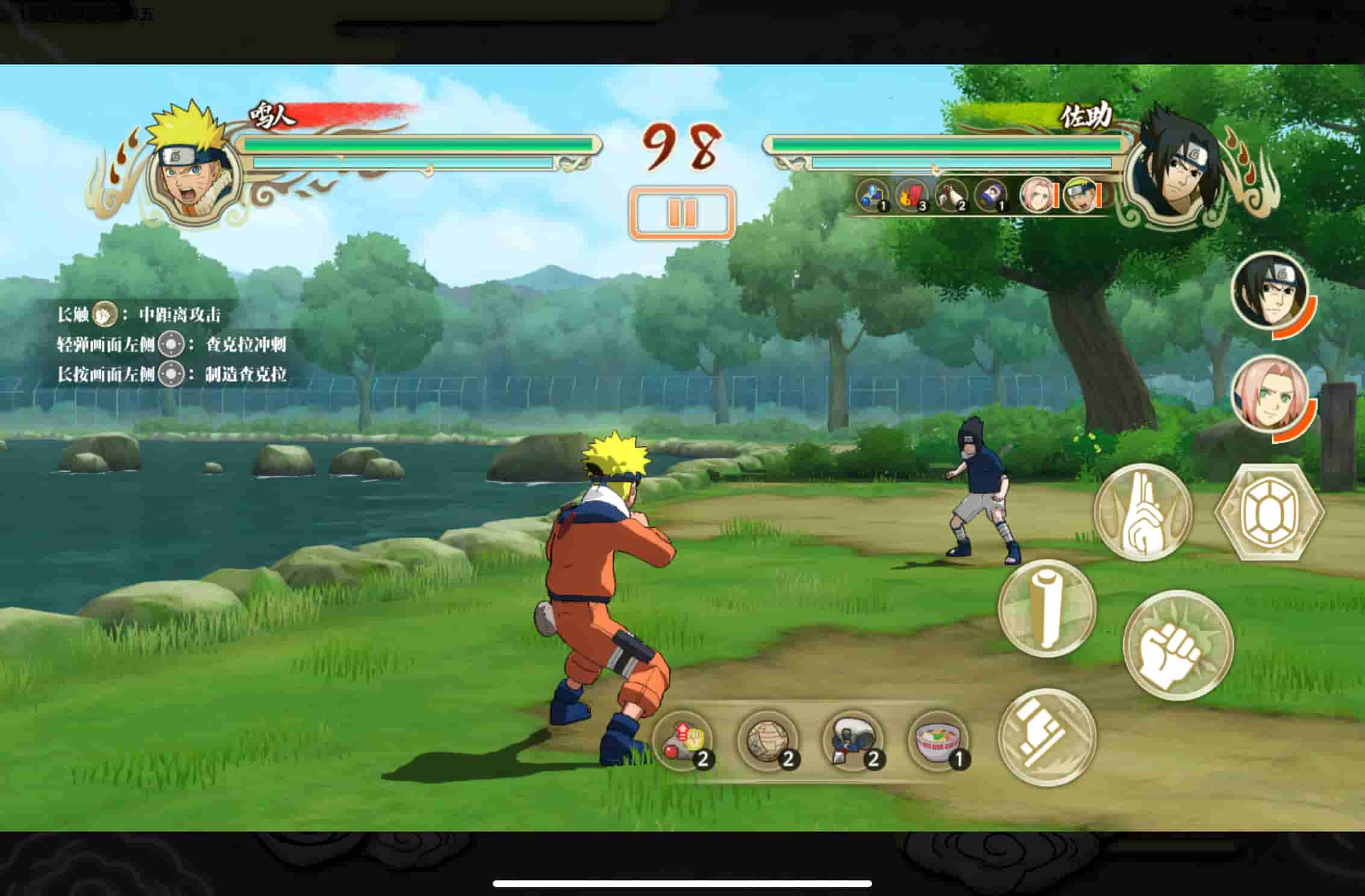Tap the fist attack button
Image resolution: width=1365 pixels, height=896 pixels.
click(1178, 646)
